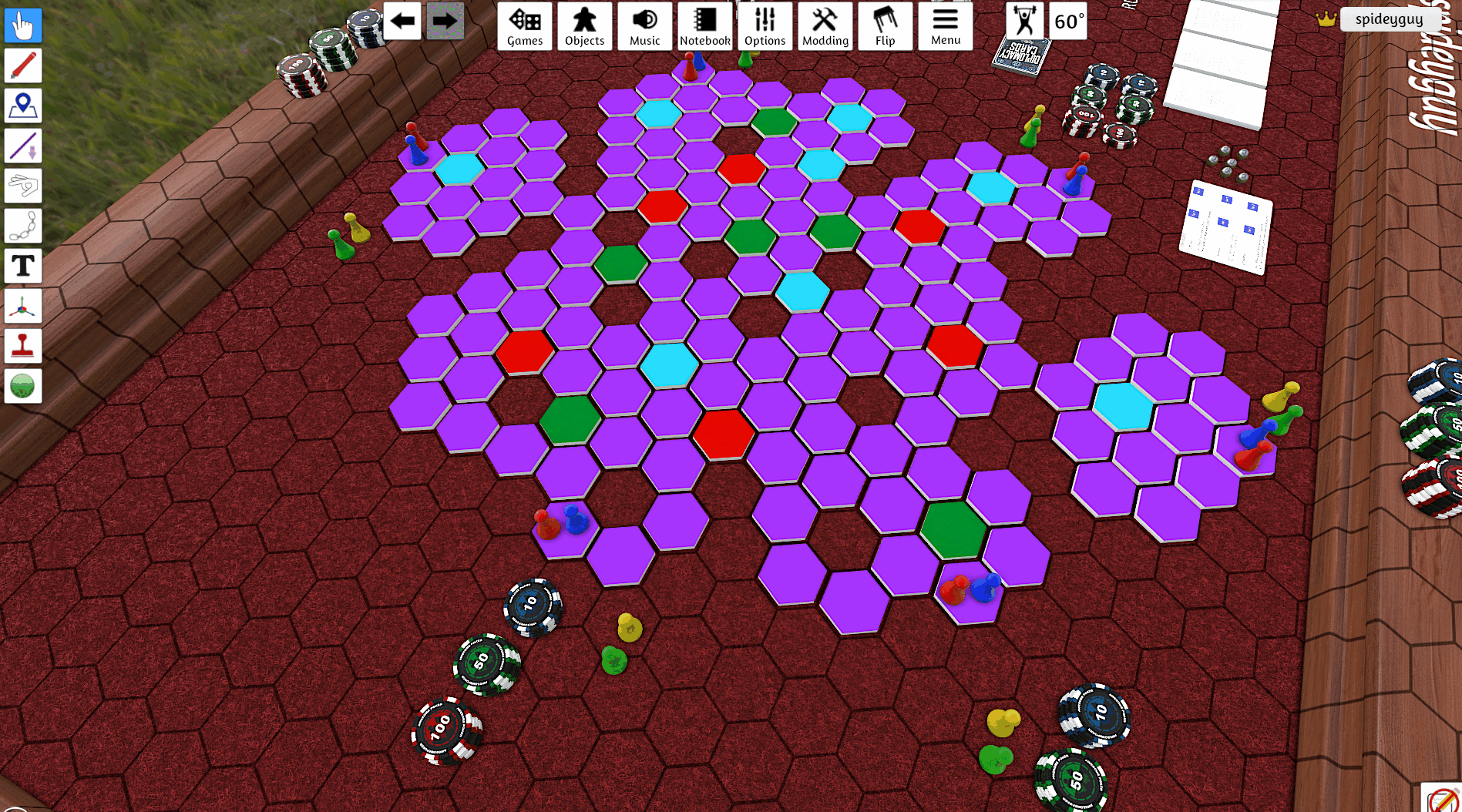Click the Flip button
The height and width of the screenshot is (812, 1462).
(885, 25)
